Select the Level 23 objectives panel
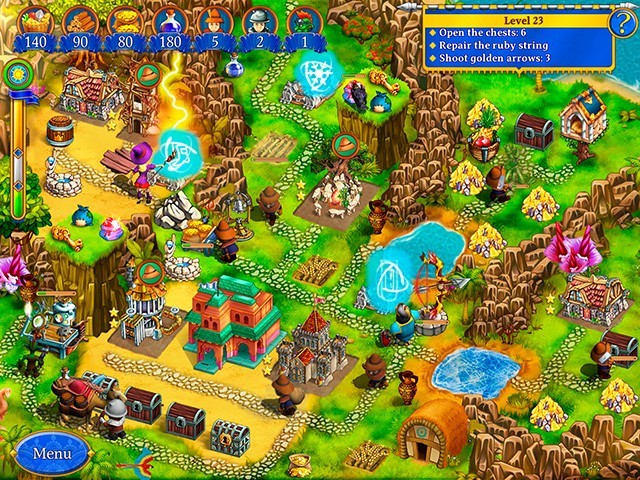The image size is (640, 480). coord(515,39)
